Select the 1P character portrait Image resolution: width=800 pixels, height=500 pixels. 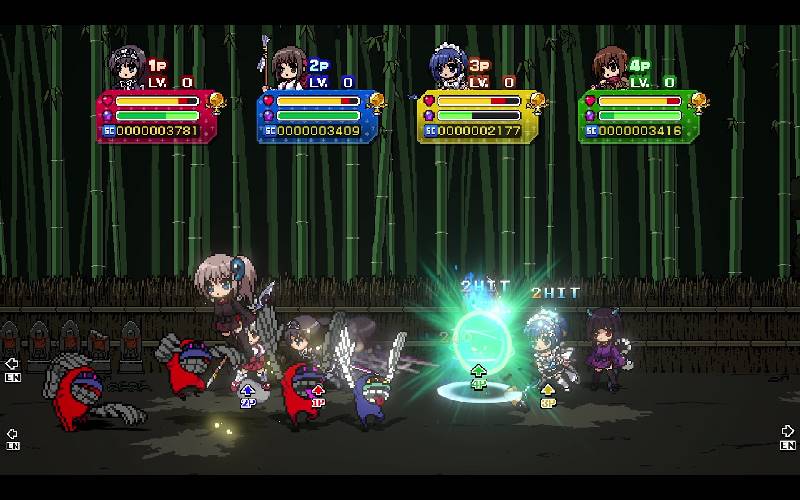pyautogui.click(x=127, y=67)
